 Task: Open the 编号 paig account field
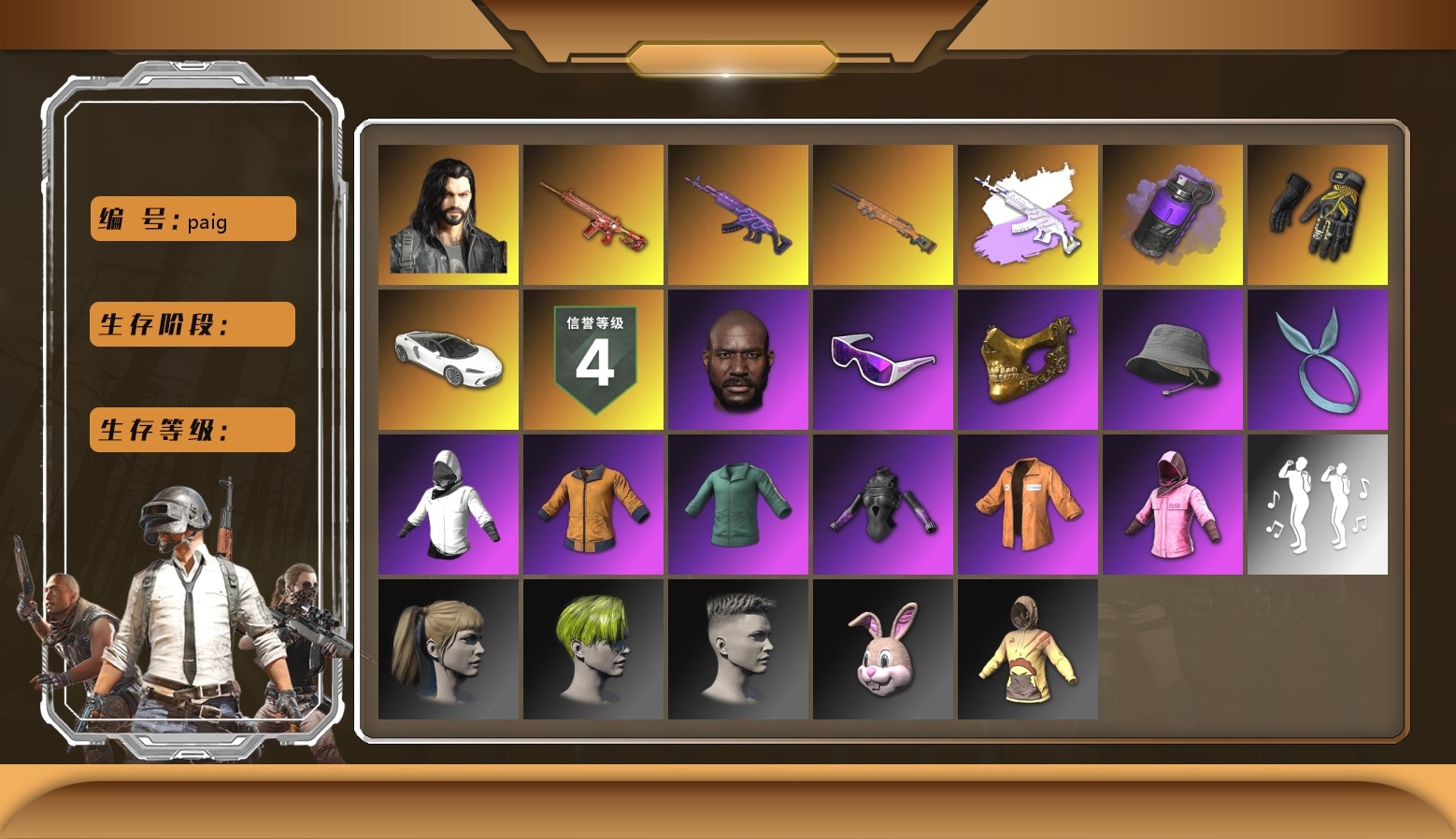point(192,218)
